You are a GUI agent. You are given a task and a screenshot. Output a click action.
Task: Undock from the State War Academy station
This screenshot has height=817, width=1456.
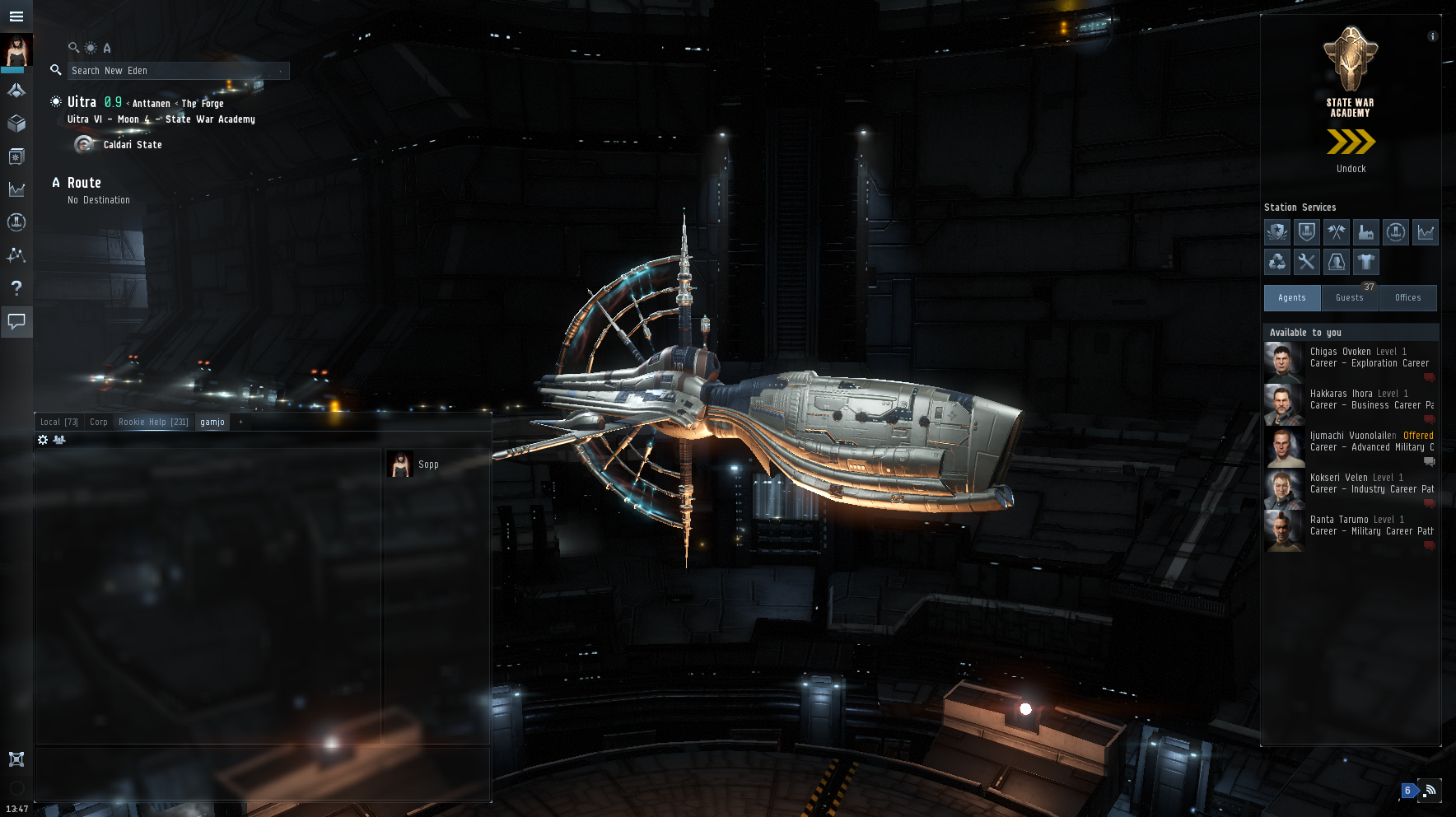1351,143
